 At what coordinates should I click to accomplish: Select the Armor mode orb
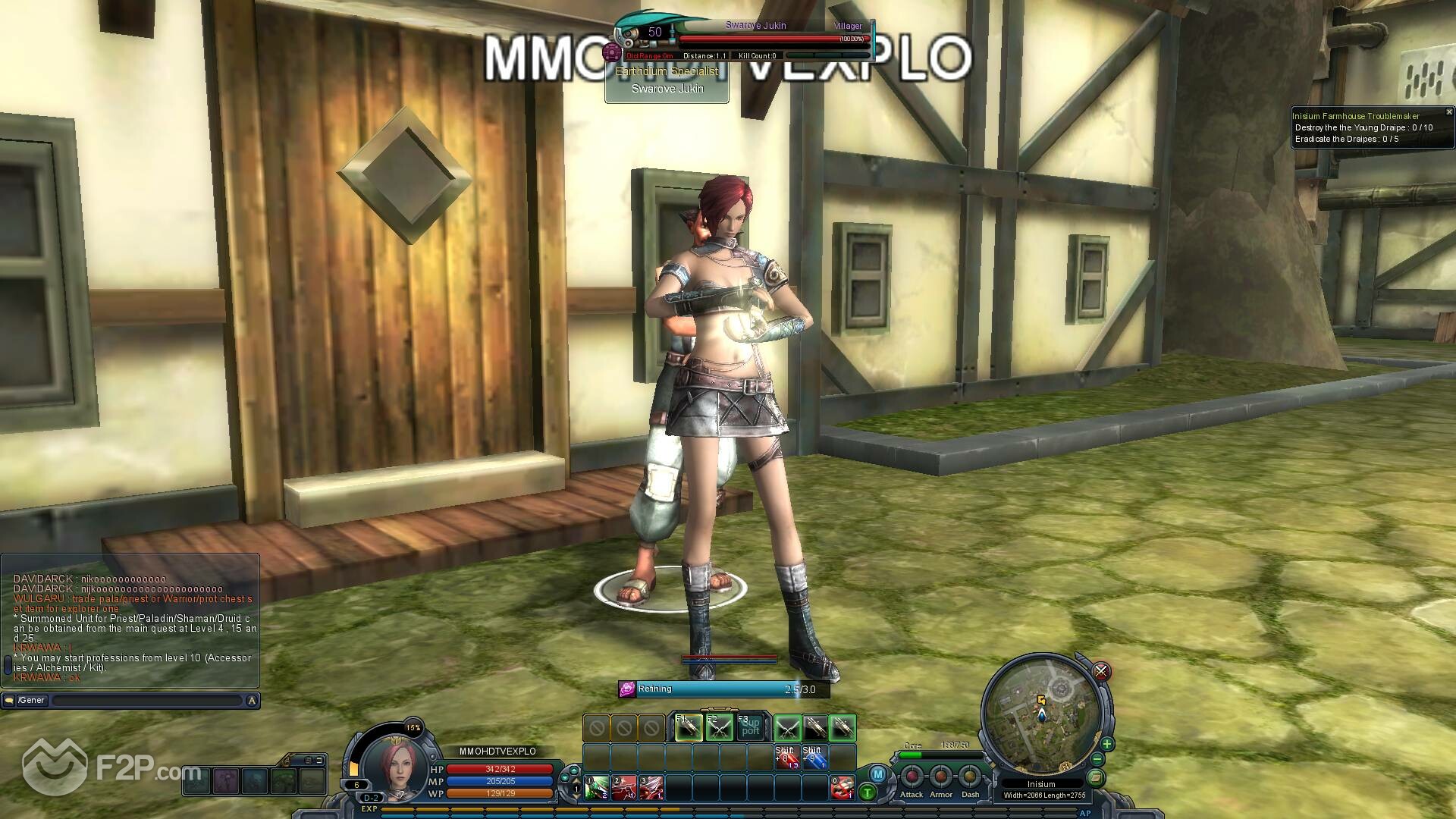click(x=941, y=777)
